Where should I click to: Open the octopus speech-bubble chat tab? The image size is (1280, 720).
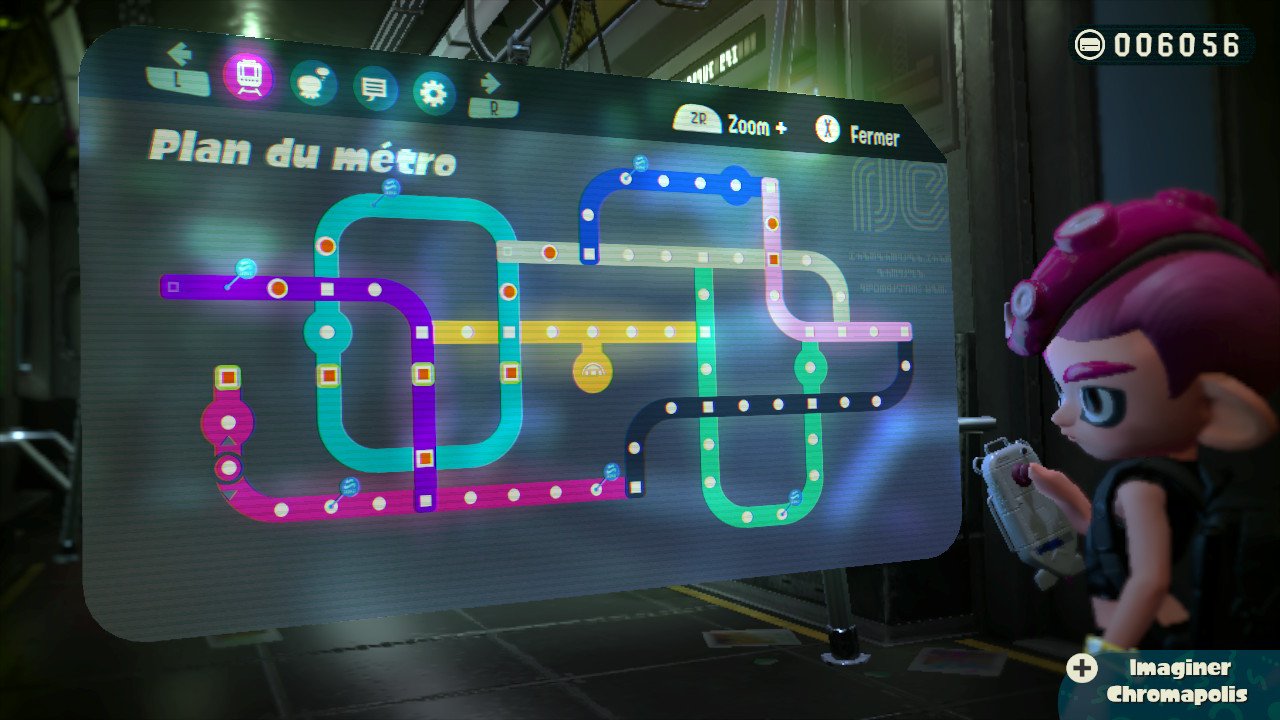[313, 83]
